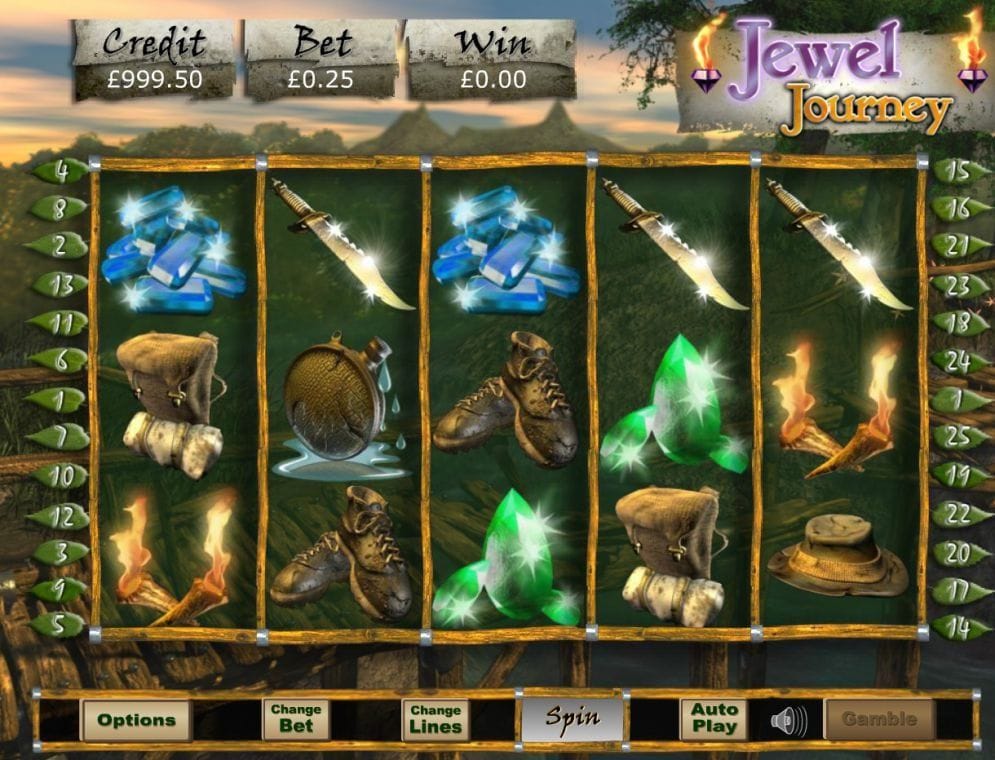Choose payline leaf number 12

pyautogui.click(x=60, y=515)
